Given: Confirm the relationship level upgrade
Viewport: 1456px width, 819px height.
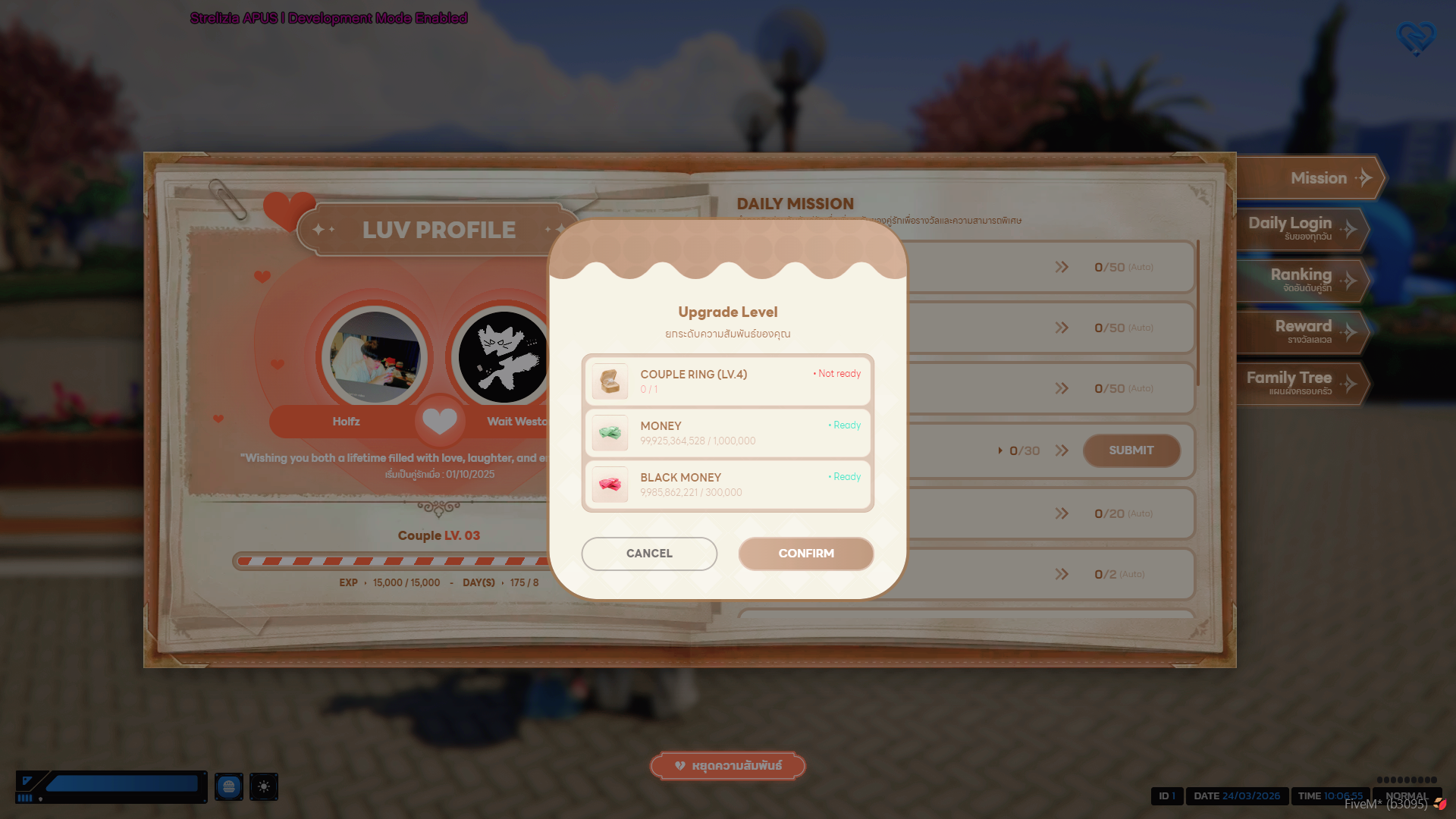Looking at the screenshot, I should [805, 554].
